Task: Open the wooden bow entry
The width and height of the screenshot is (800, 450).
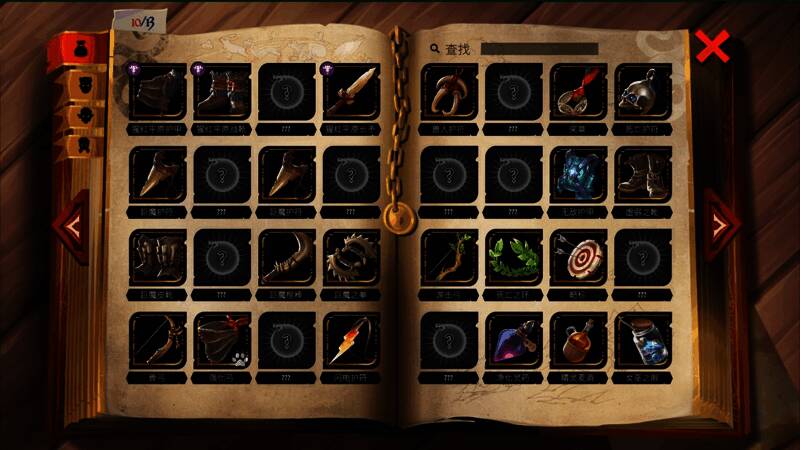Action: point(158,340)
